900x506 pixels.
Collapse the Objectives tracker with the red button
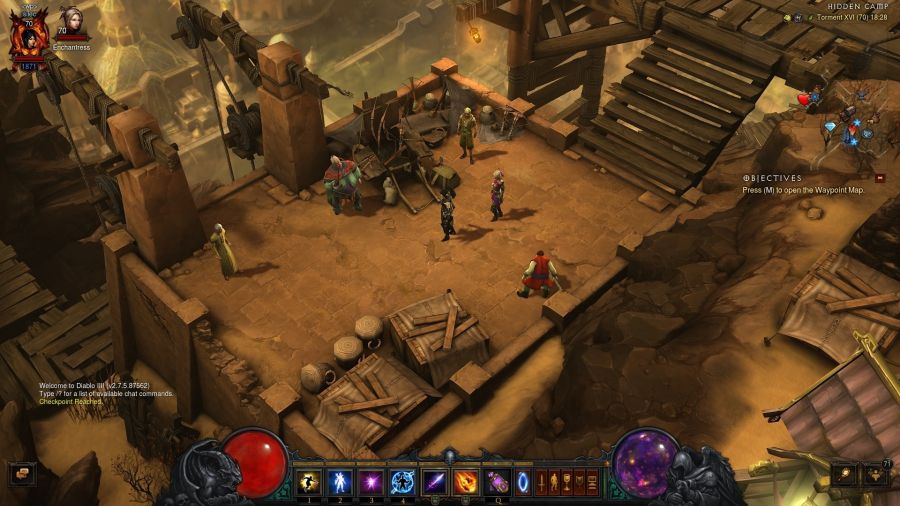tap(880, 178)
